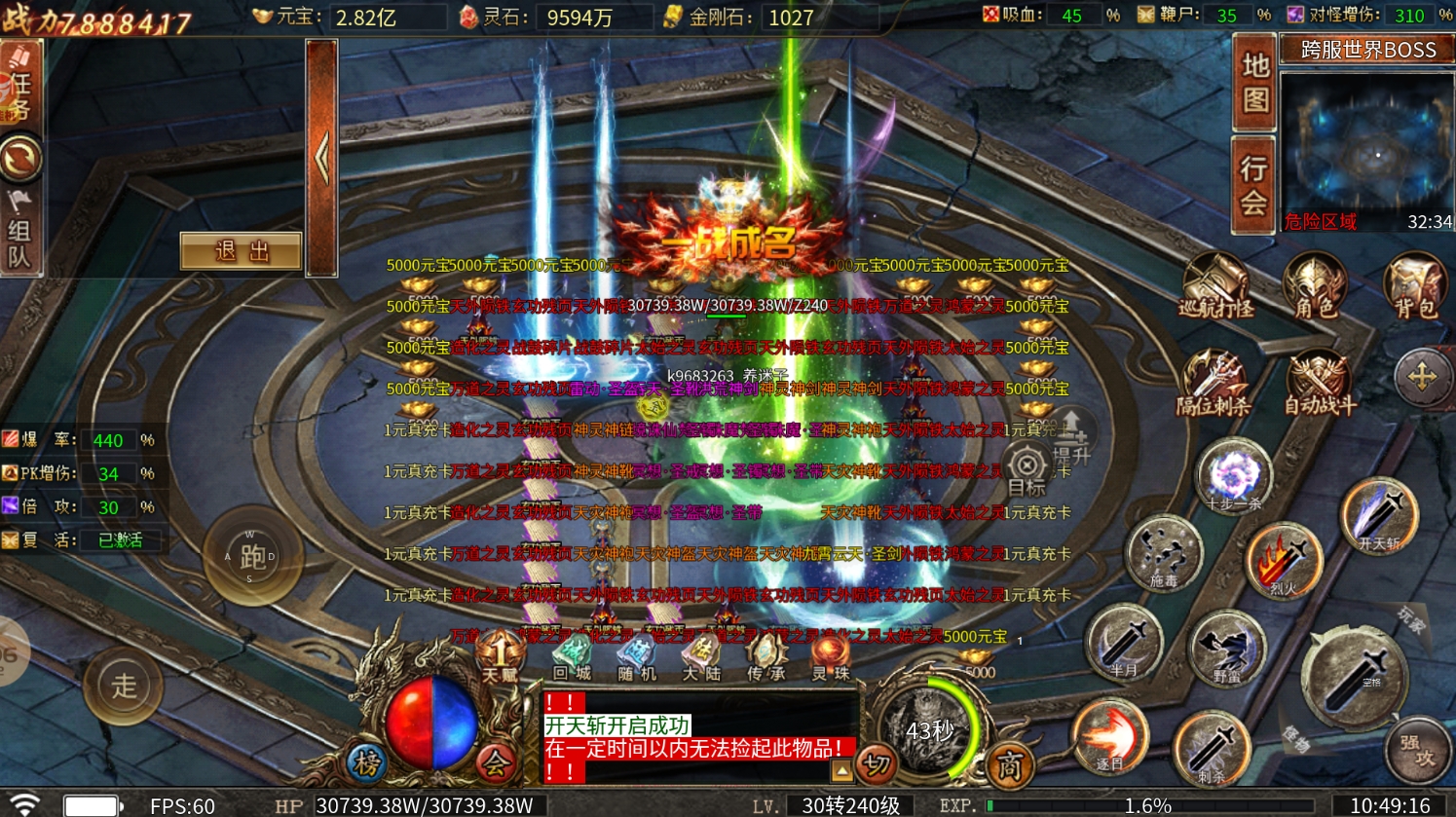This screenshot has width=1456, height=817.
Task: Cast the 施毒 poison skill
Action: point(1164,552)
